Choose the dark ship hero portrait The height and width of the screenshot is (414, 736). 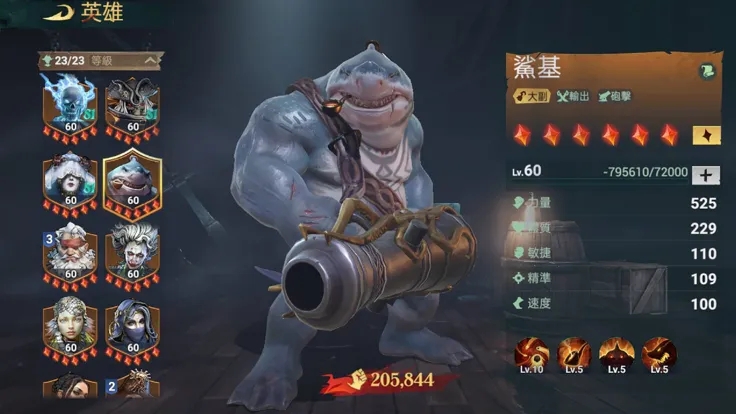(x=132, y=102)
